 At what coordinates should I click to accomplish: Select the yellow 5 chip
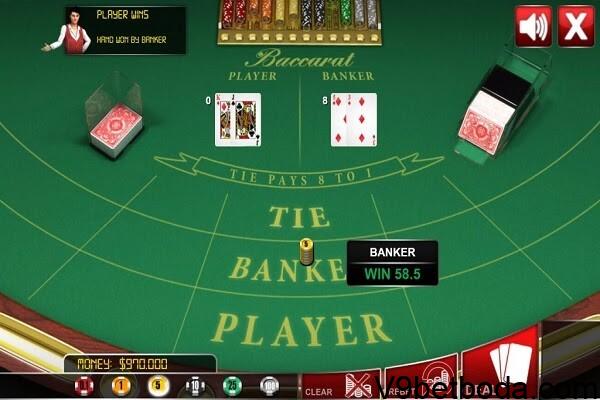(x=156, y=385)
